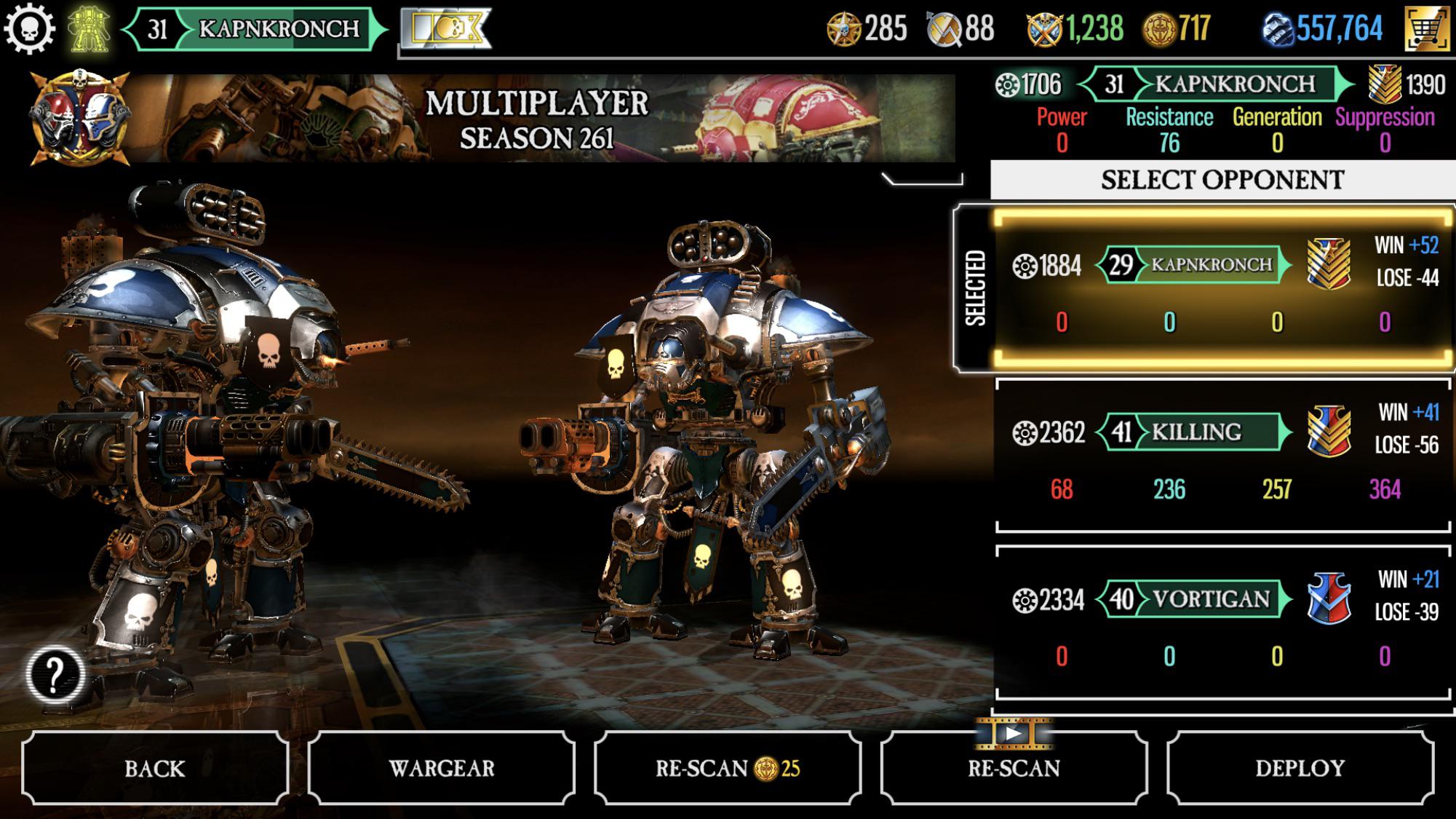Re-scan opponents for 25 gold
The width and height of the screenshot is (1456, 819).
click(x=727, y=768)
